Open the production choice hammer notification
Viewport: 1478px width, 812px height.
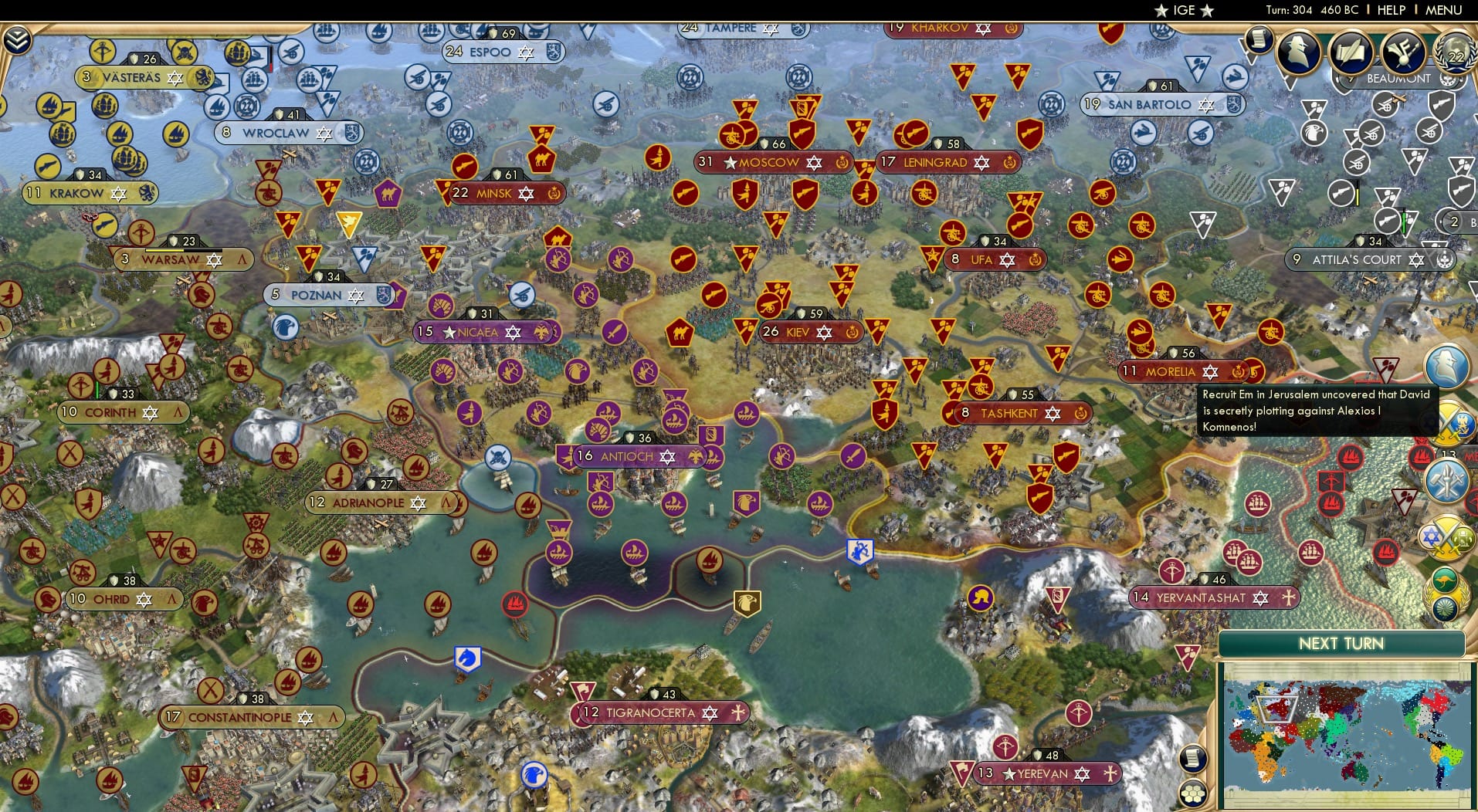click(1446, 479)
